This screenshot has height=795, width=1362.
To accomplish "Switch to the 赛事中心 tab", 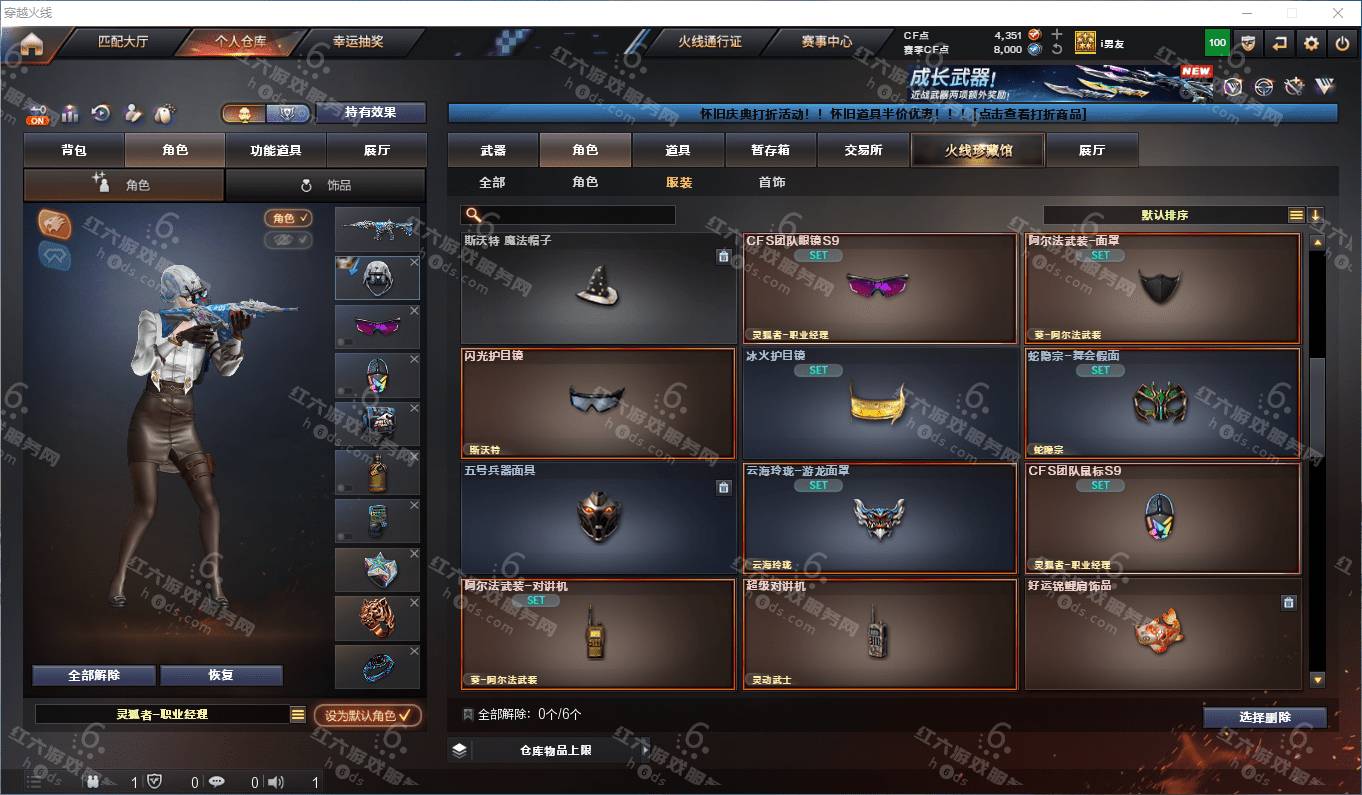I will pyautogui.click(x=826, y=42).
